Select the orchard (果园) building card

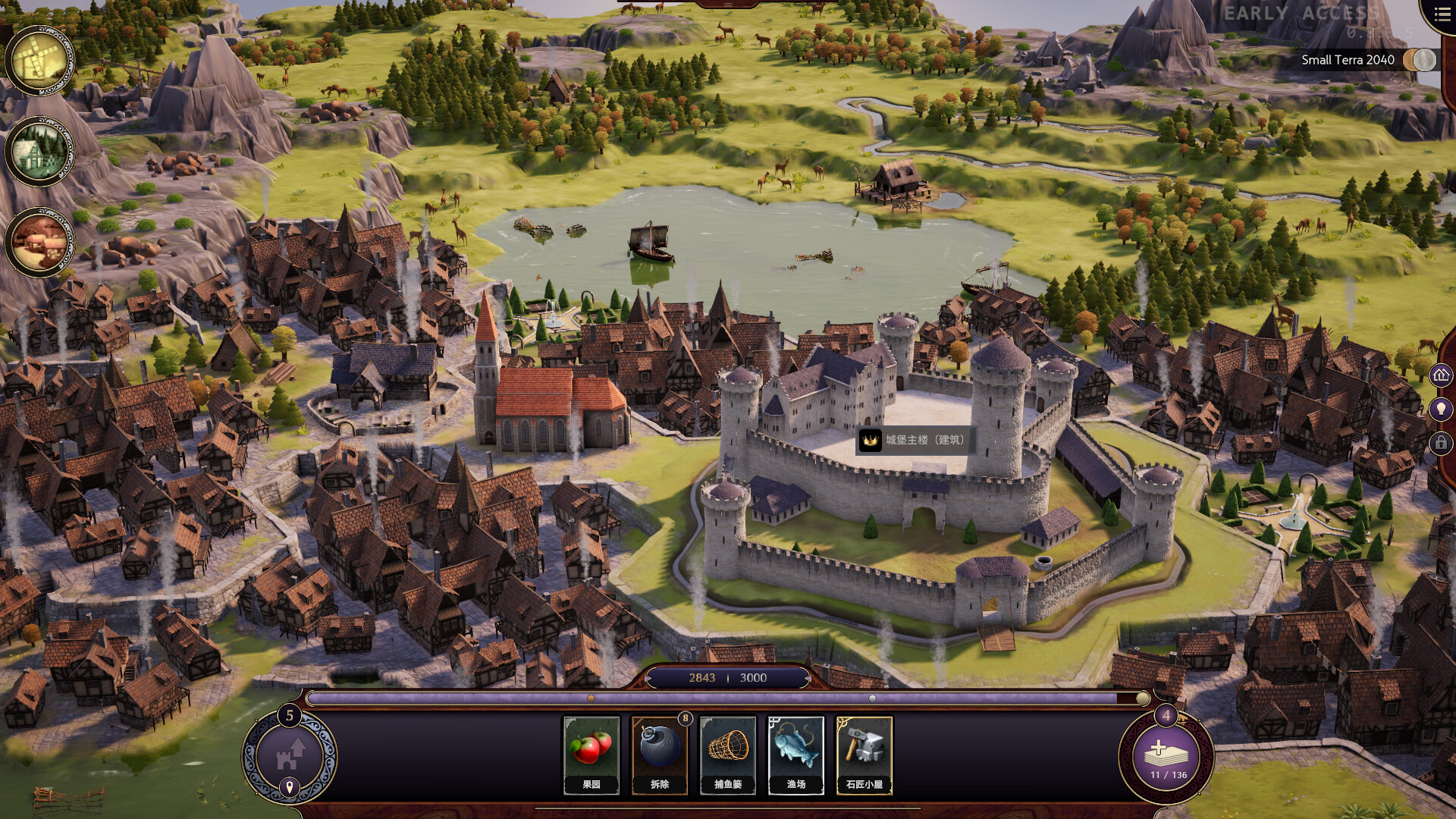coord(591,755)
